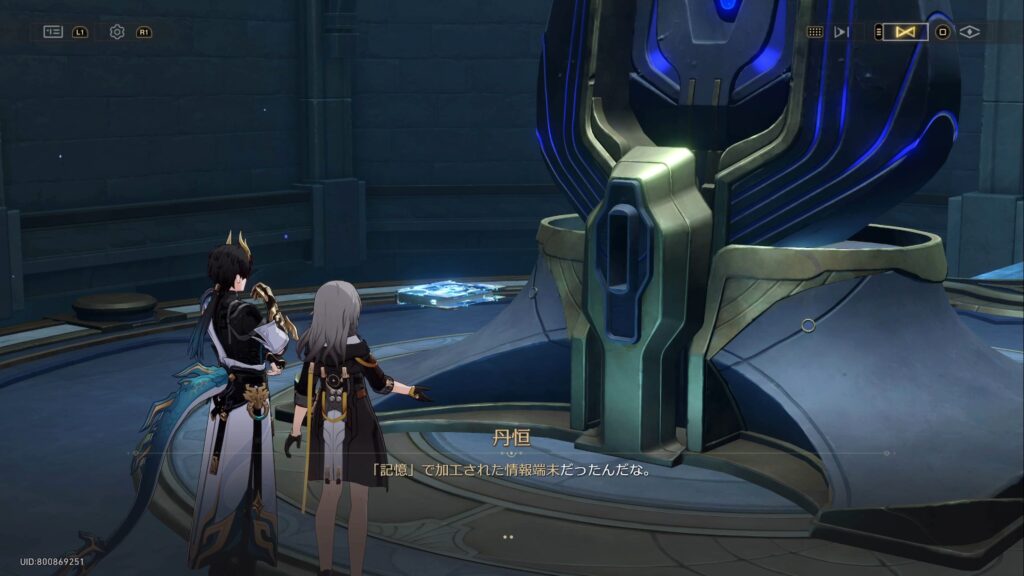Open the dialogue log icon

pos(53,32)
